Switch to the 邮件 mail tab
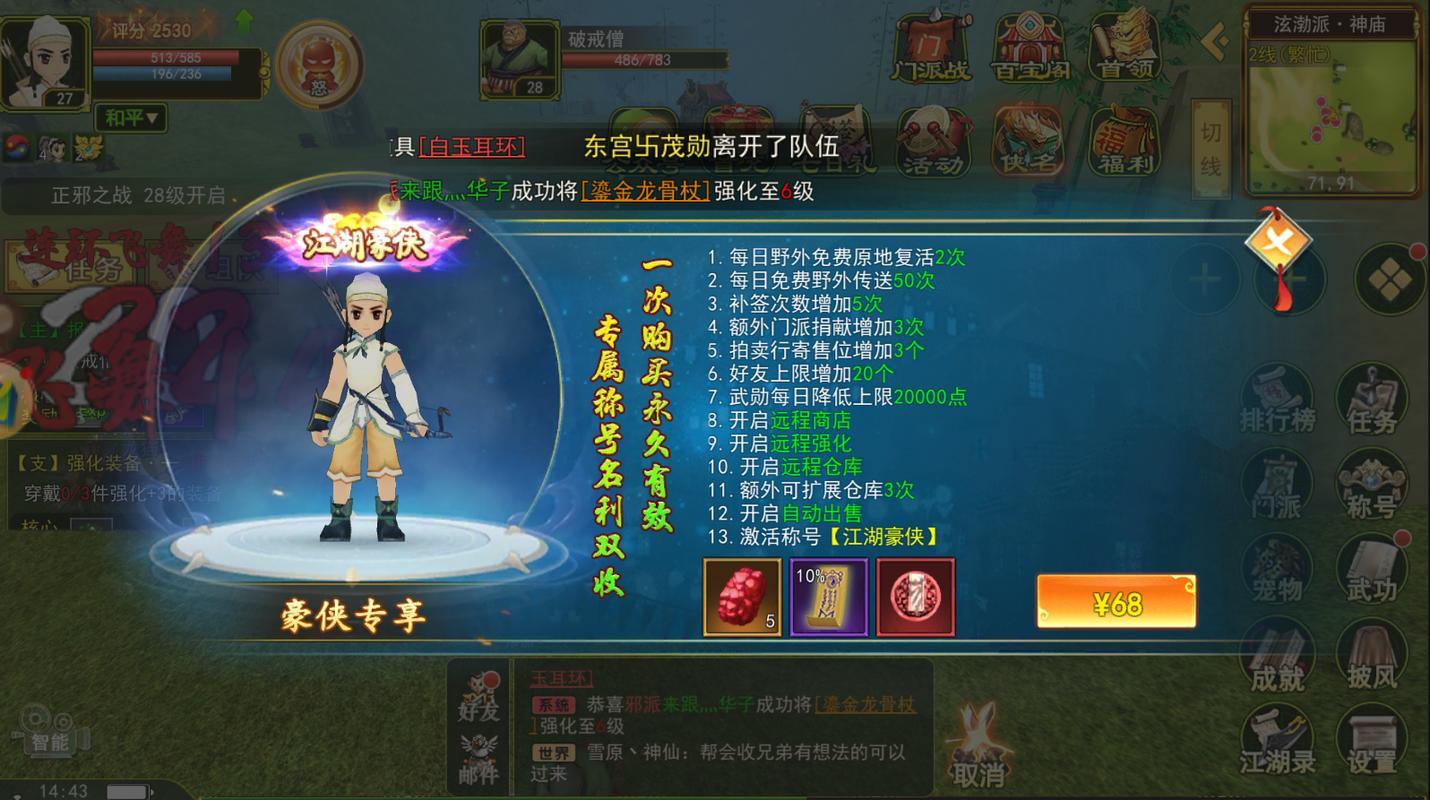1430x800 pixels. tap(478, 756)
